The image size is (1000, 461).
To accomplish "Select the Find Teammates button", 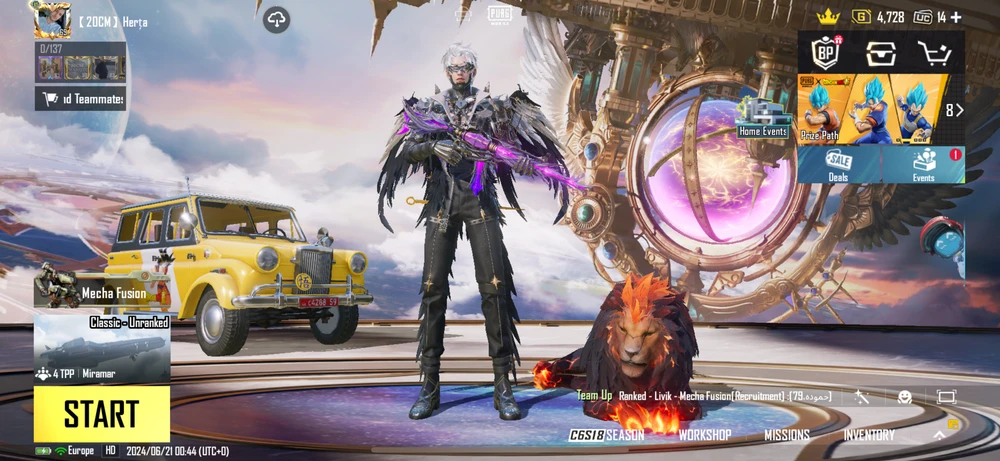I will point(82,98).
